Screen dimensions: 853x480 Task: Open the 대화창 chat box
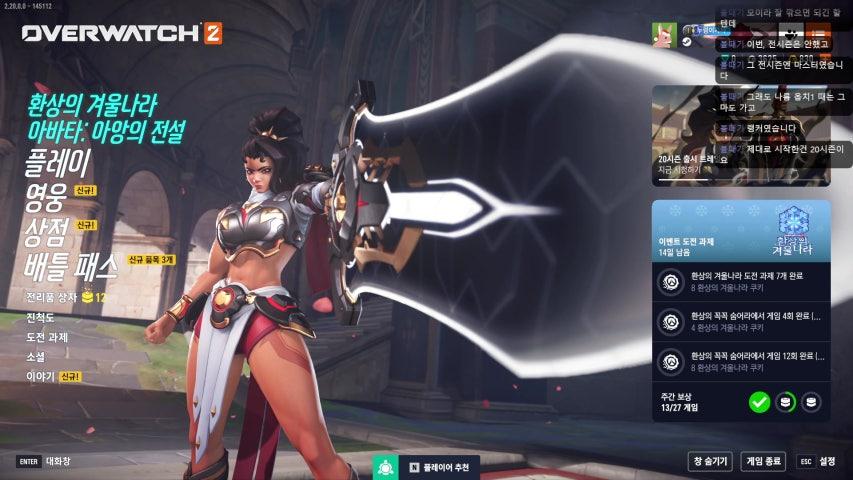point(60,461)
